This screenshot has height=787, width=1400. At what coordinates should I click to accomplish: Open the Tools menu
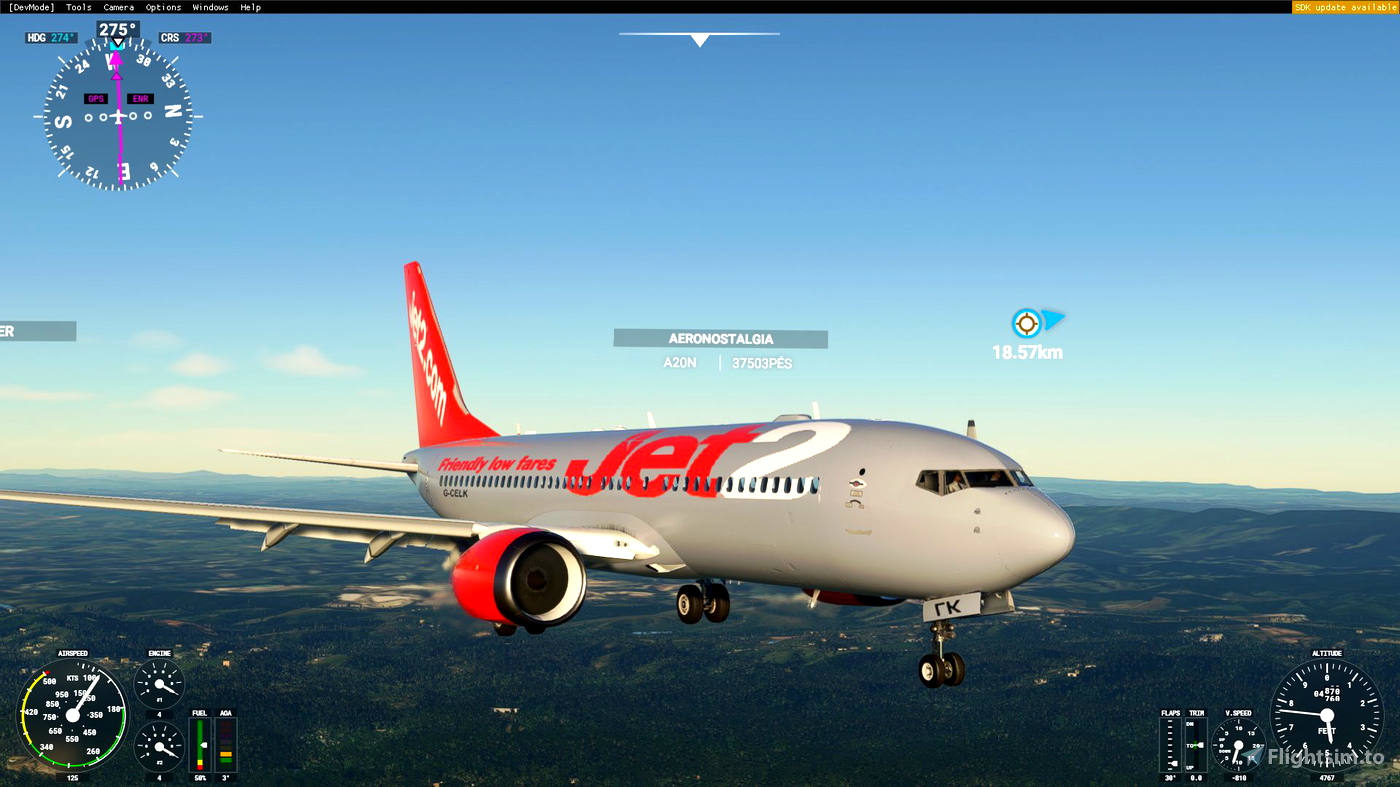78,6
